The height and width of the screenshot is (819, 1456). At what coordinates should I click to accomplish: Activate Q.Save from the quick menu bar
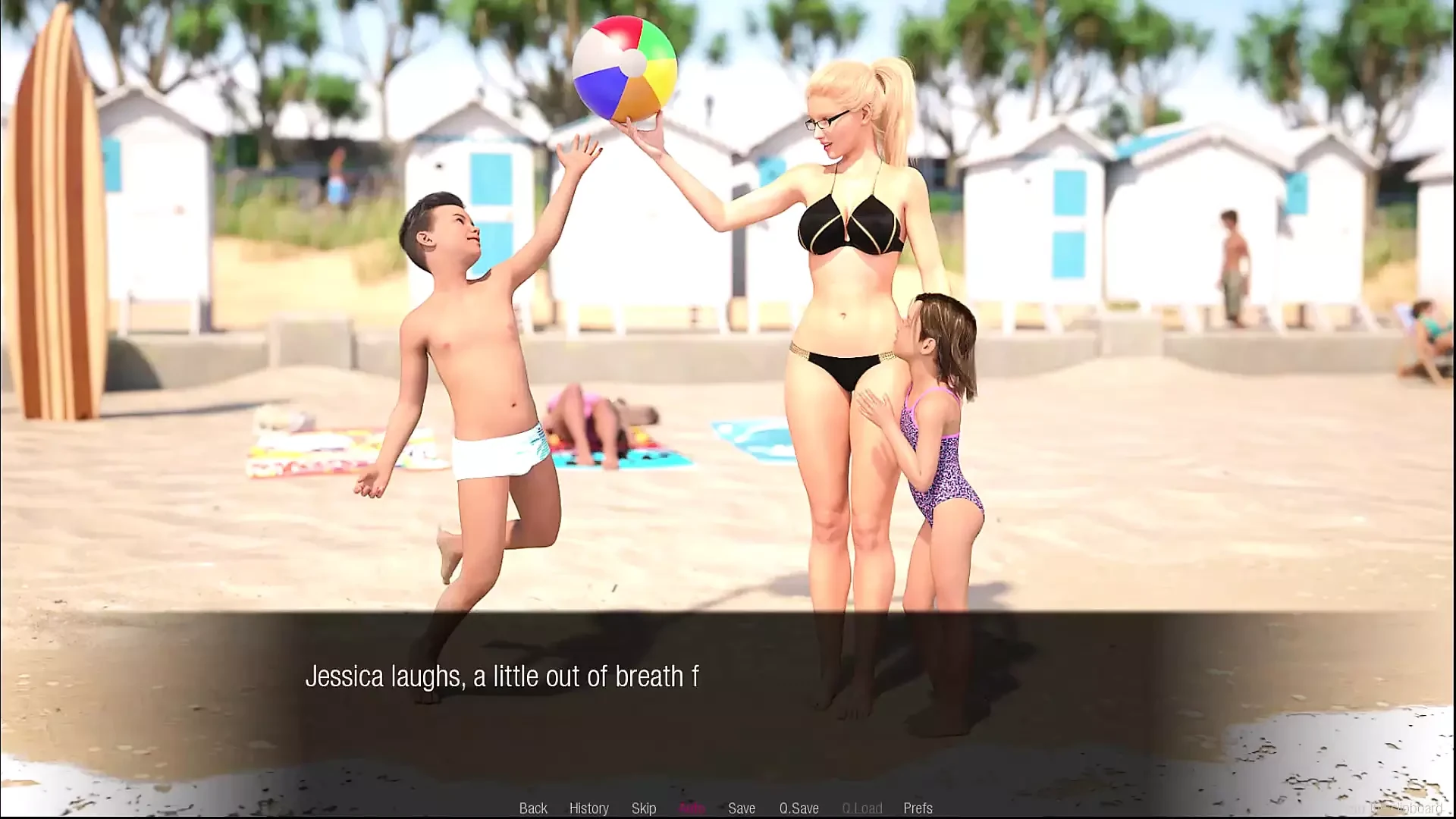click(x=799, y=808)
